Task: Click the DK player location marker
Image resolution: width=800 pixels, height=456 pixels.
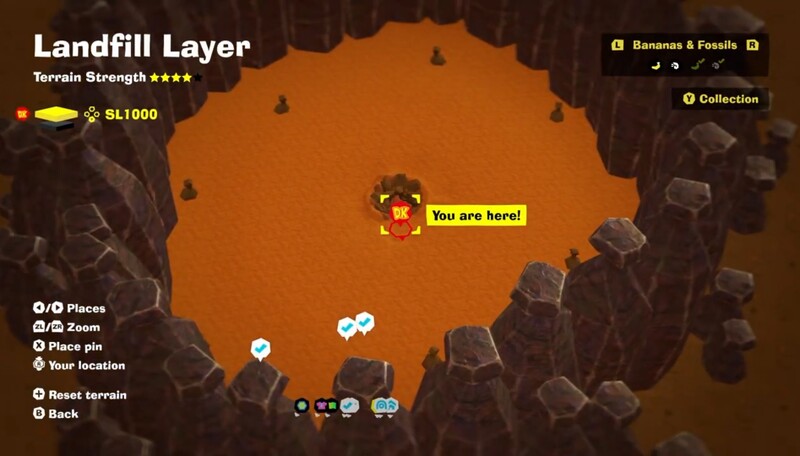Action: (401, 213)
